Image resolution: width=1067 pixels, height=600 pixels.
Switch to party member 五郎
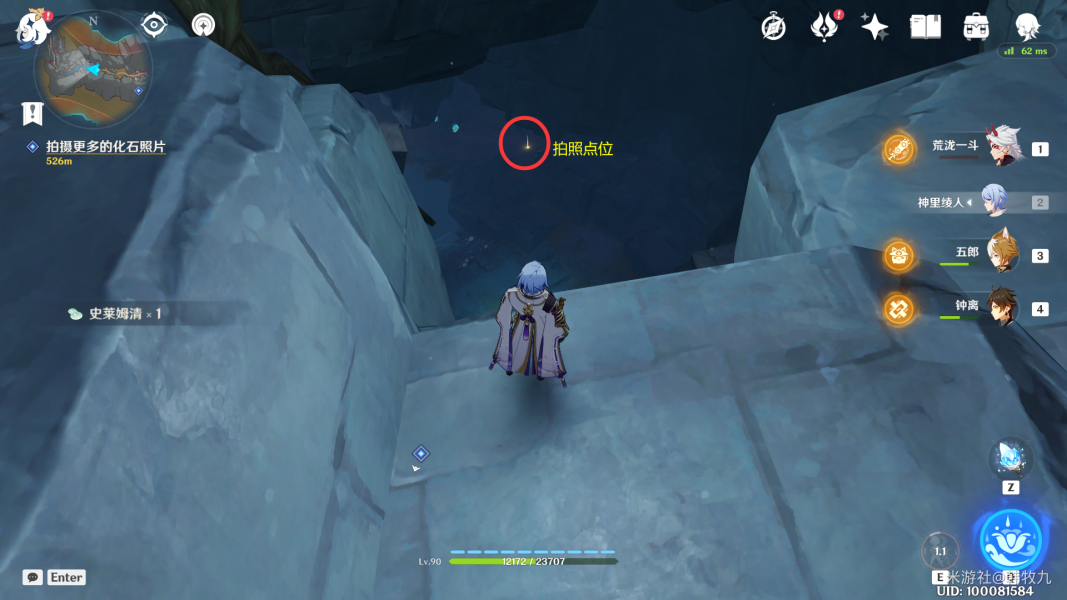[x=1001, y=254]
